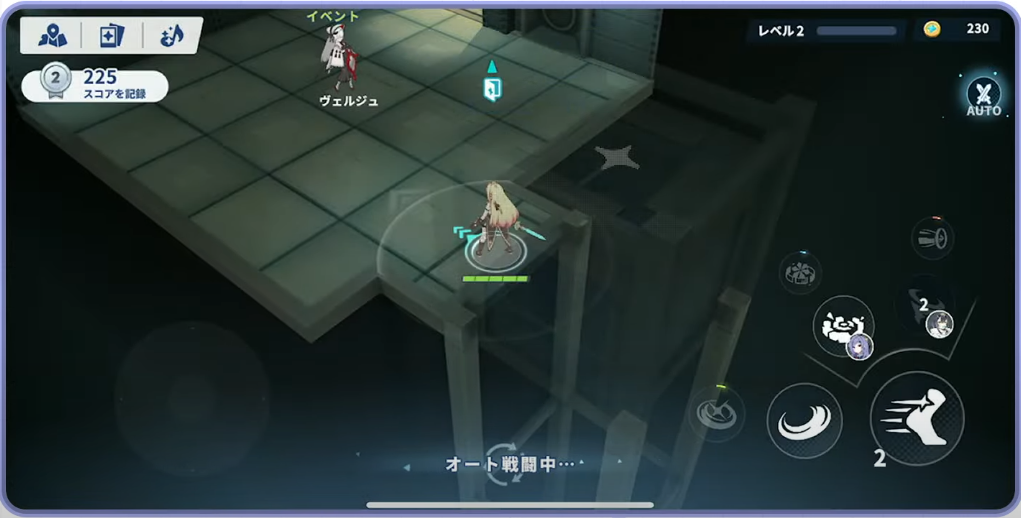Image resolution: width=1021 pixels, height=518 pixels.
Task: Activate the slash attack button
Action: pos(804,420)
